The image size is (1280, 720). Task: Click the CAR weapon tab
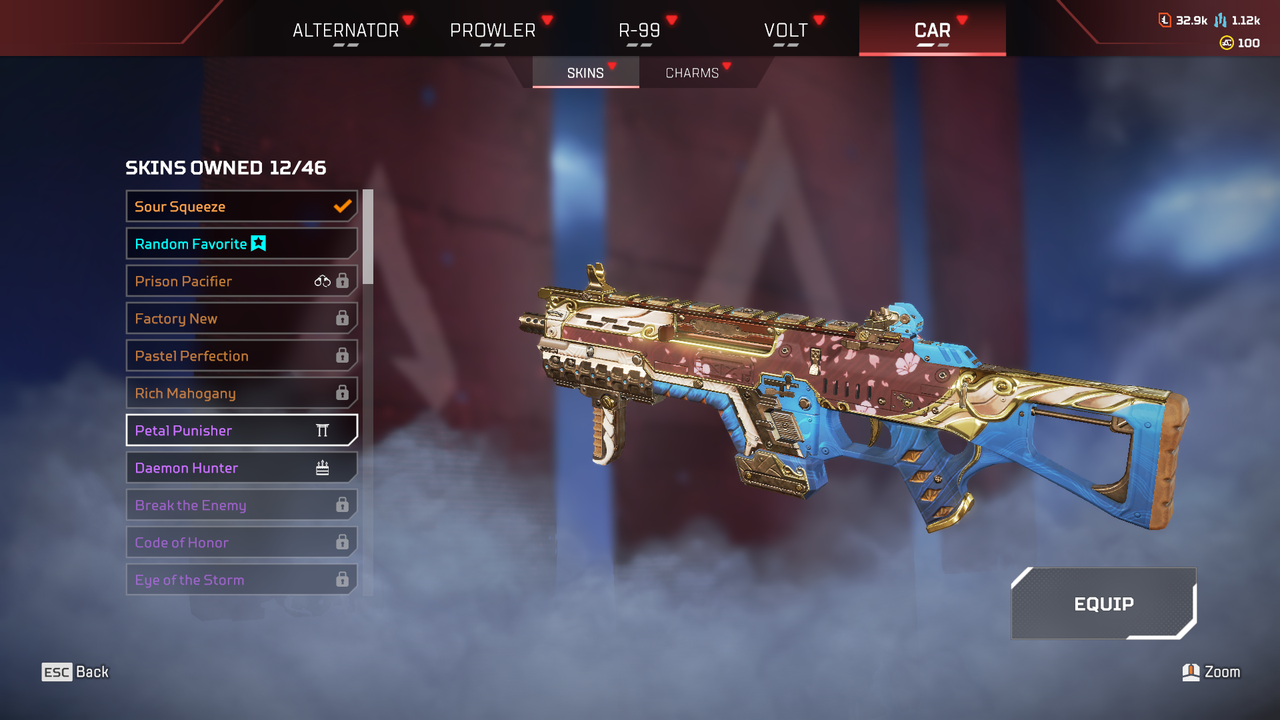click(932, 30)
